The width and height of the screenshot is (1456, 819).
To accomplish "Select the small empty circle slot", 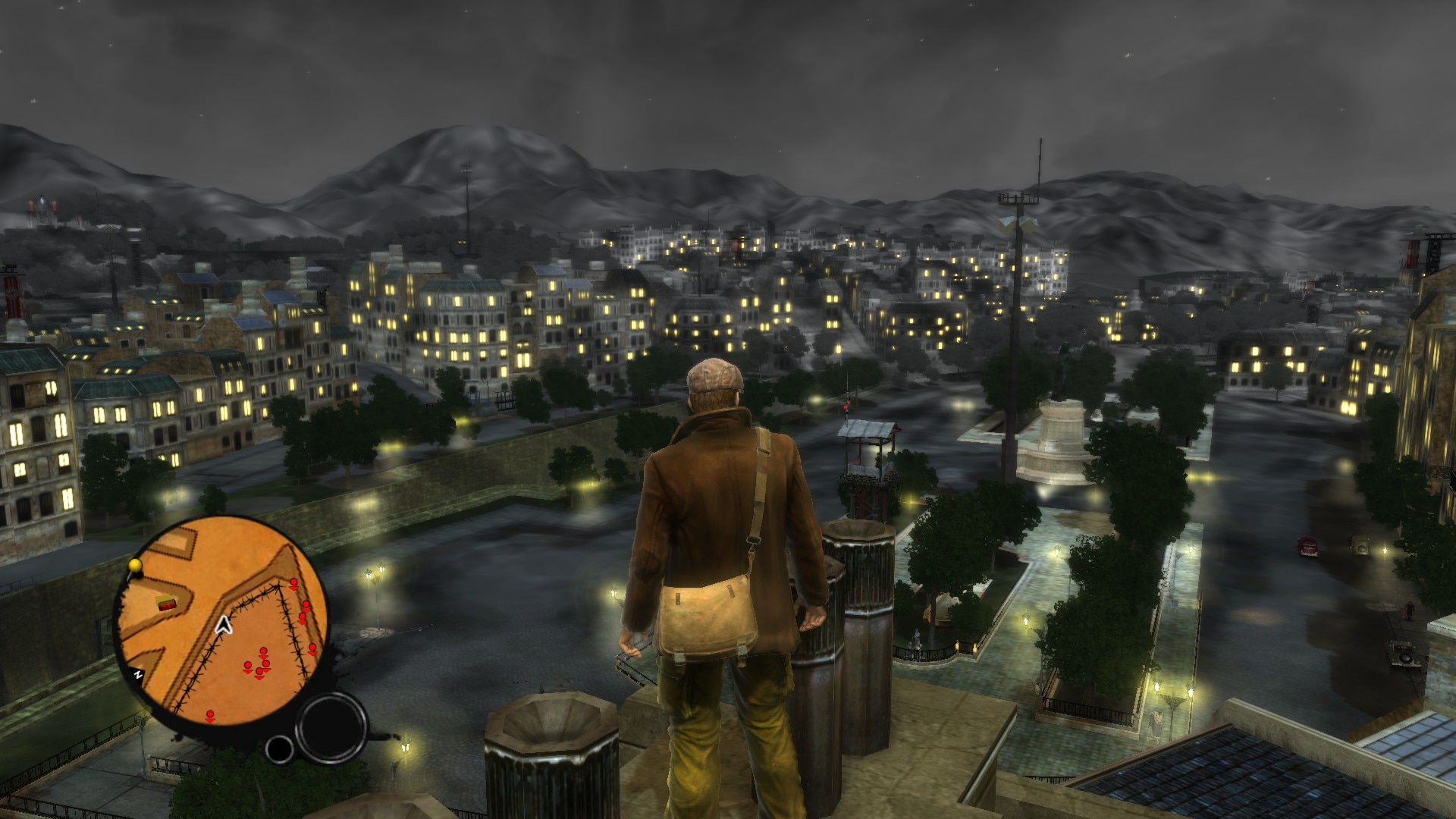I will 280,749.
